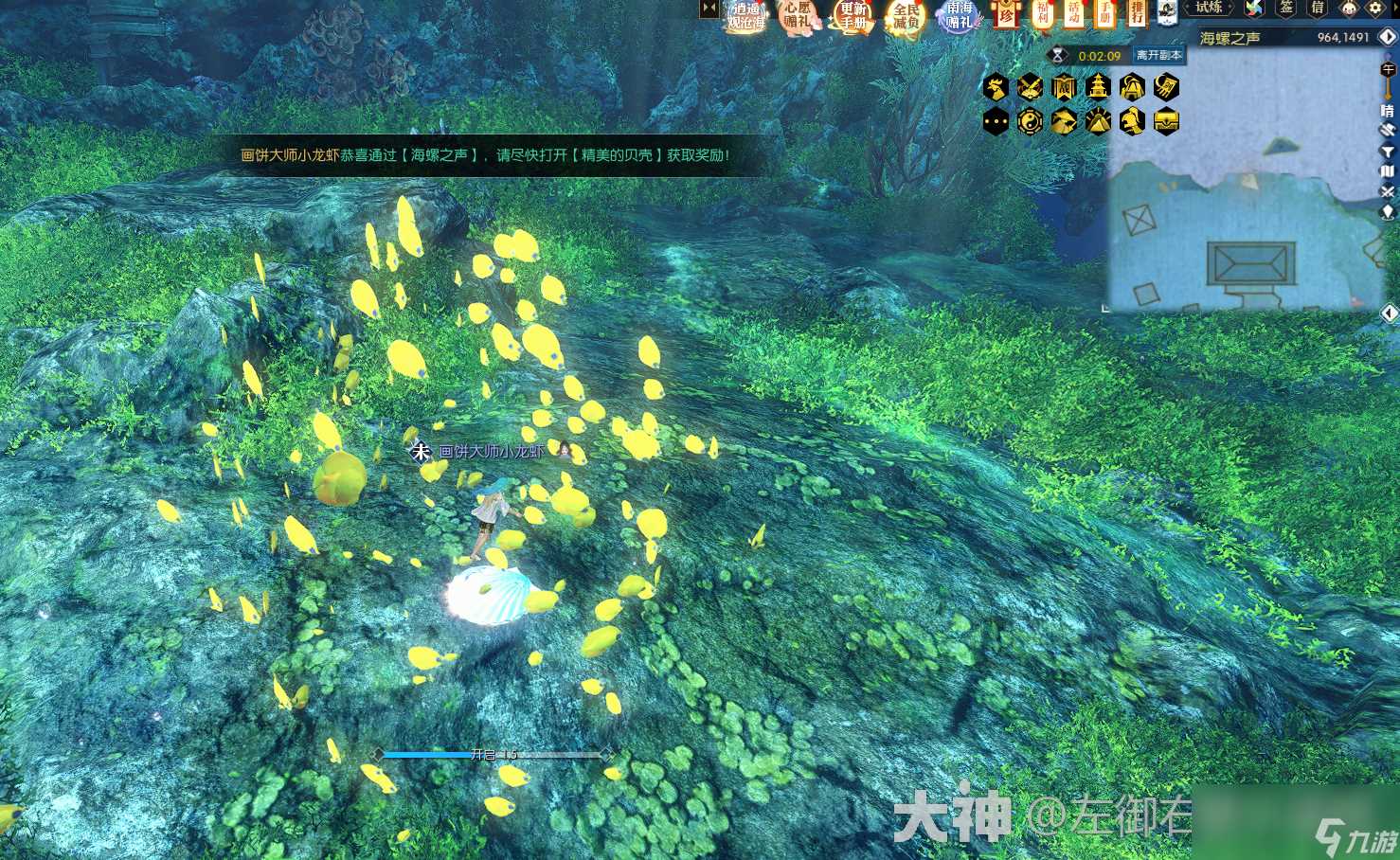The height and width of the screenshot is (860, 1400).
Task: Open the treasure chest hexagon icon
Action: tap(1166, 121)
